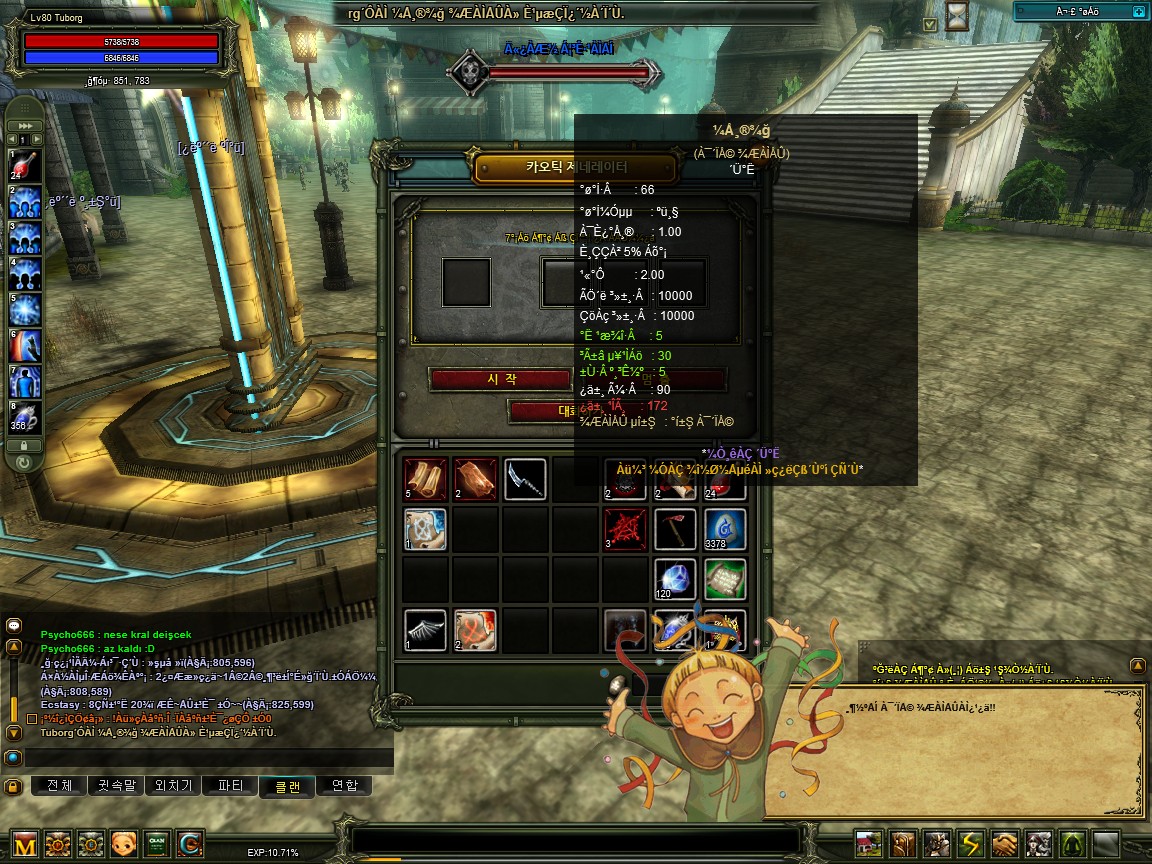This screenshot has height=864, width=1152.
Task: Select the blue rune stone stack of 3378
Action: click(x=725, y=530)
